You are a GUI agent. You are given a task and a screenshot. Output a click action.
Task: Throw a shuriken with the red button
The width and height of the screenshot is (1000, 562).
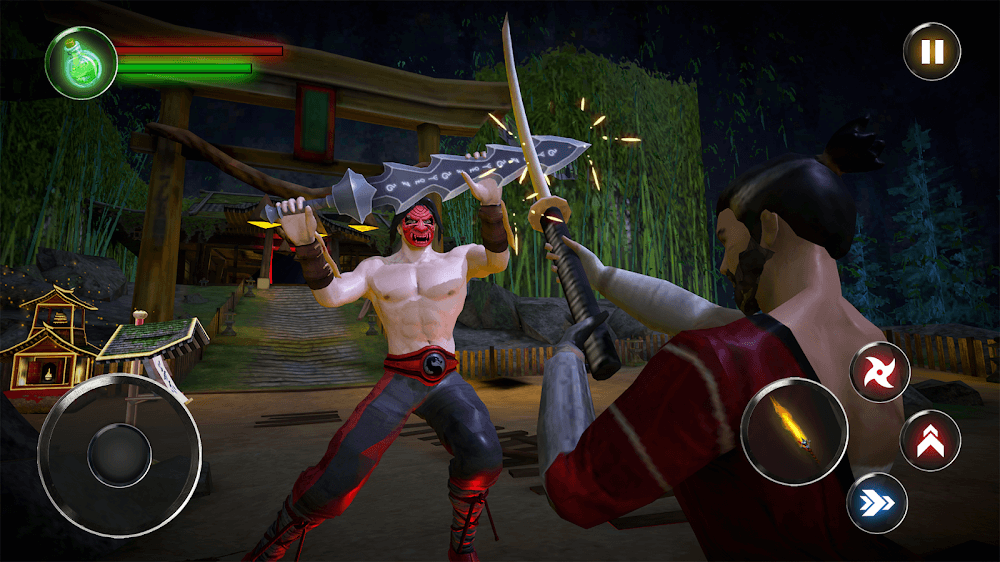(x=880, y=372)
